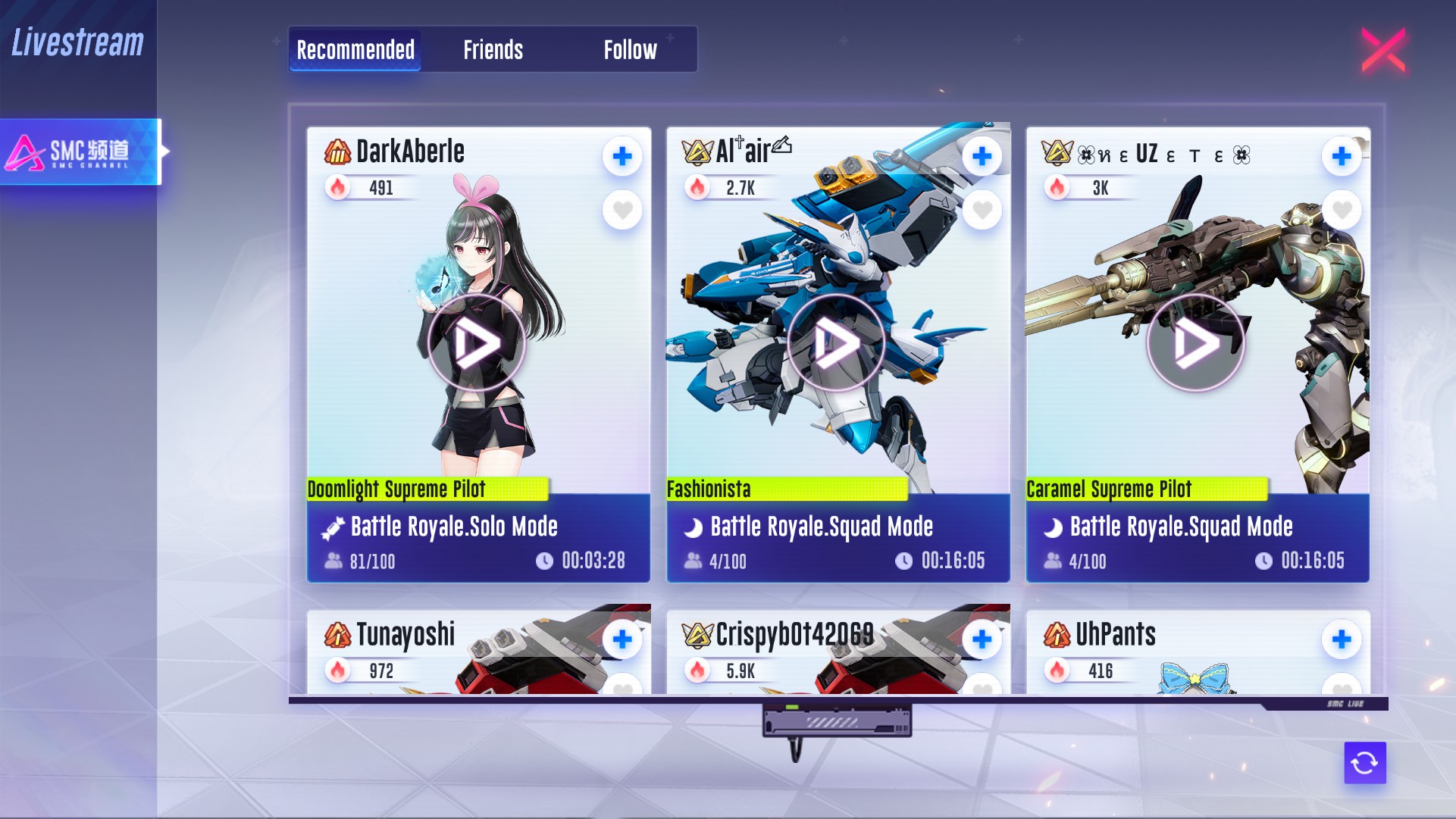Refresh the livestream list

(x=1364, y=762)
